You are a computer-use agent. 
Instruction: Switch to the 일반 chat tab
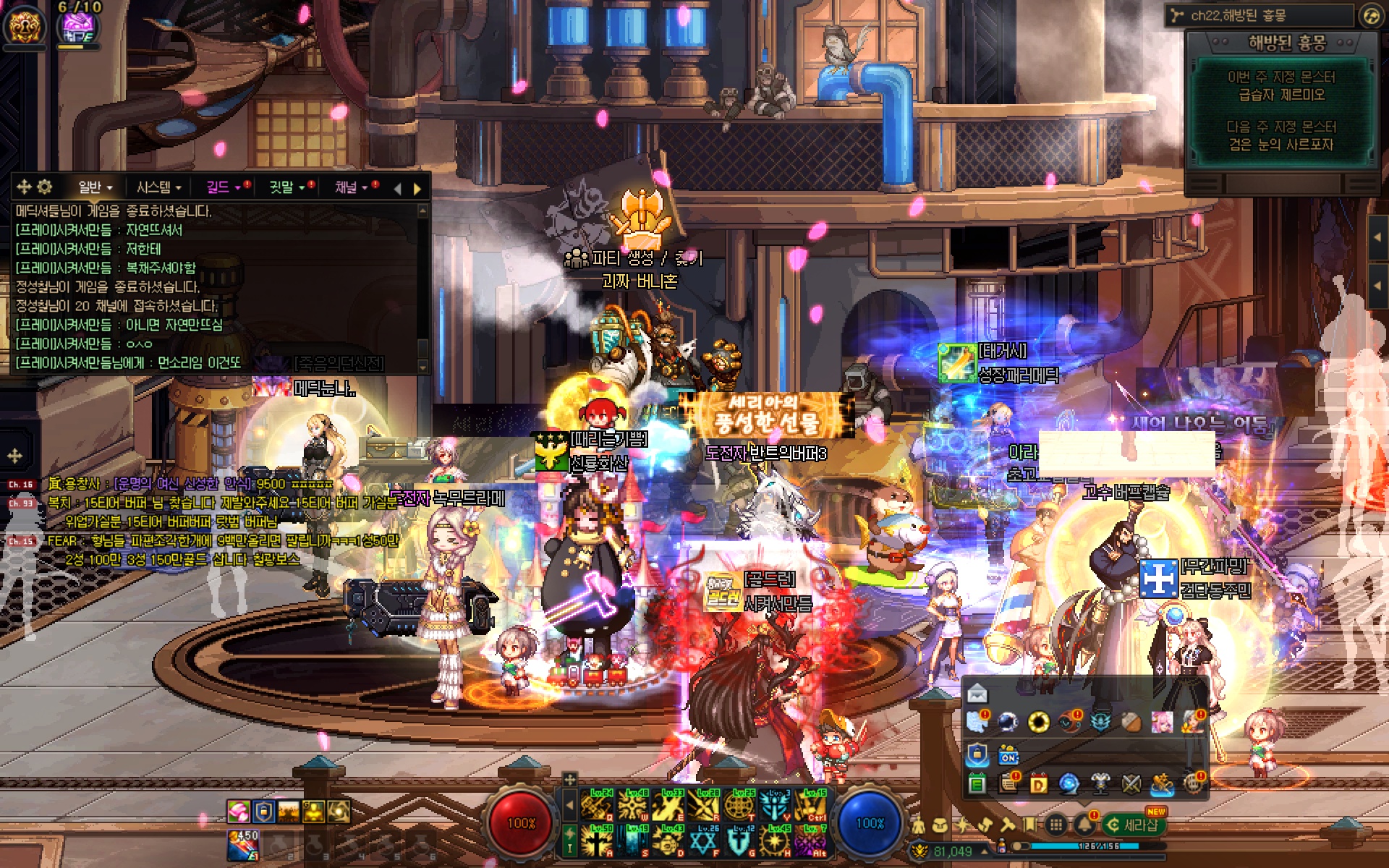click(94, 187)
